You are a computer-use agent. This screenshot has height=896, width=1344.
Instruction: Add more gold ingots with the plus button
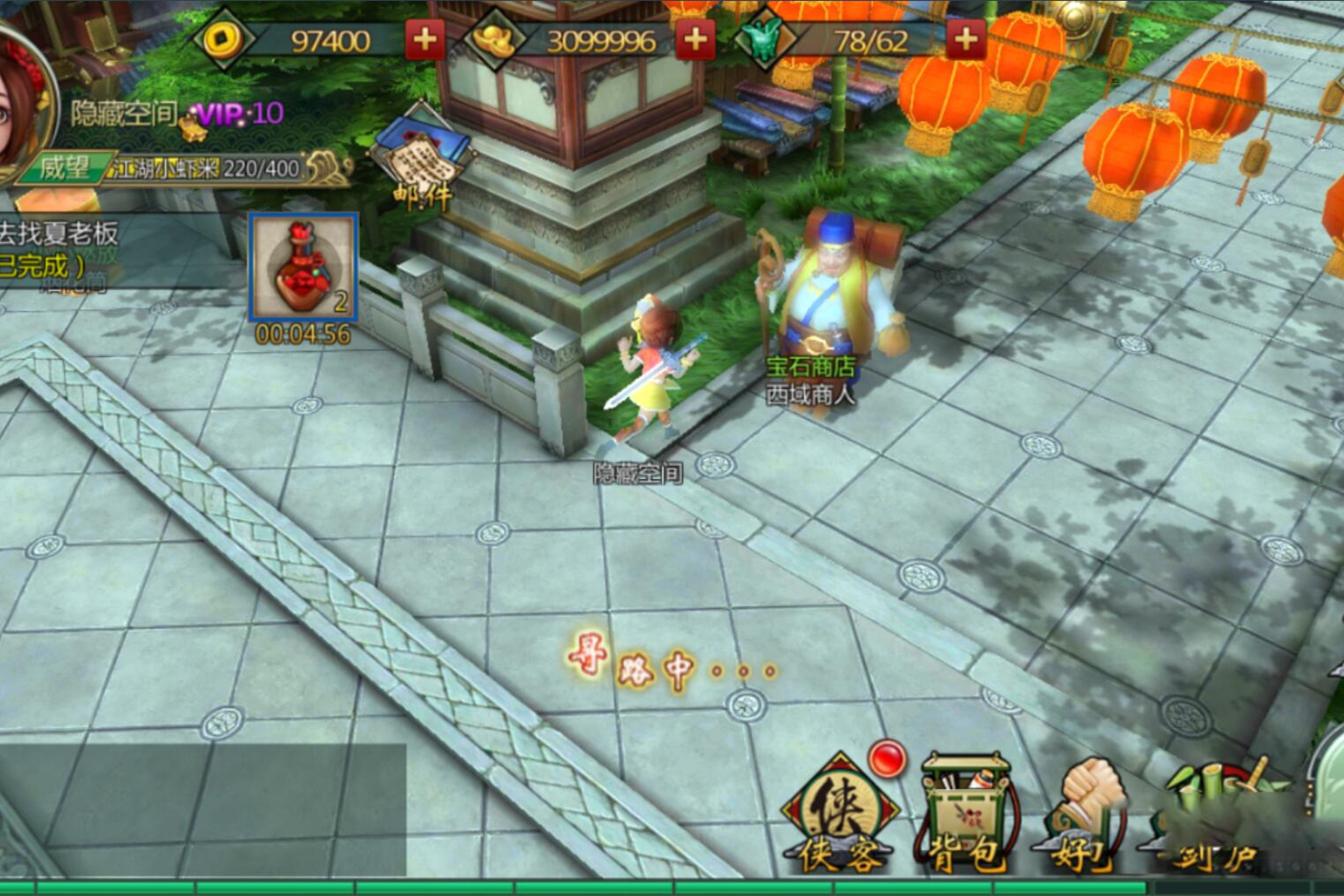tap(695, 41)
